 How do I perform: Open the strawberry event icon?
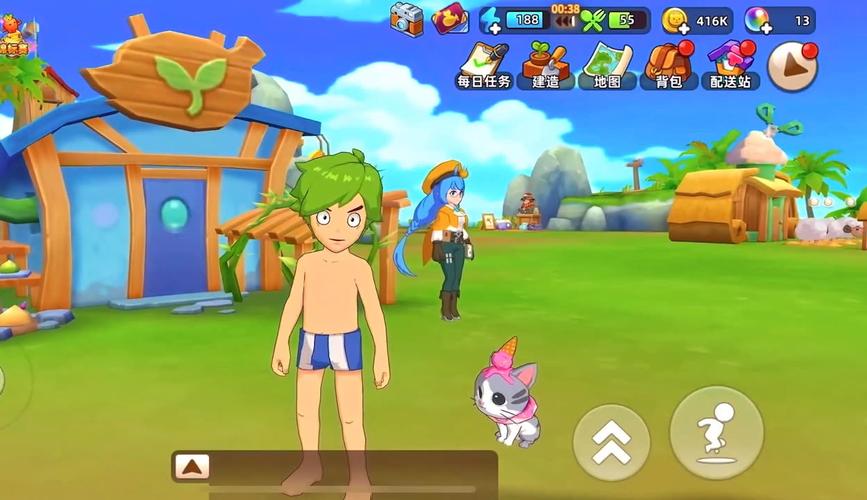coord(12,36)
